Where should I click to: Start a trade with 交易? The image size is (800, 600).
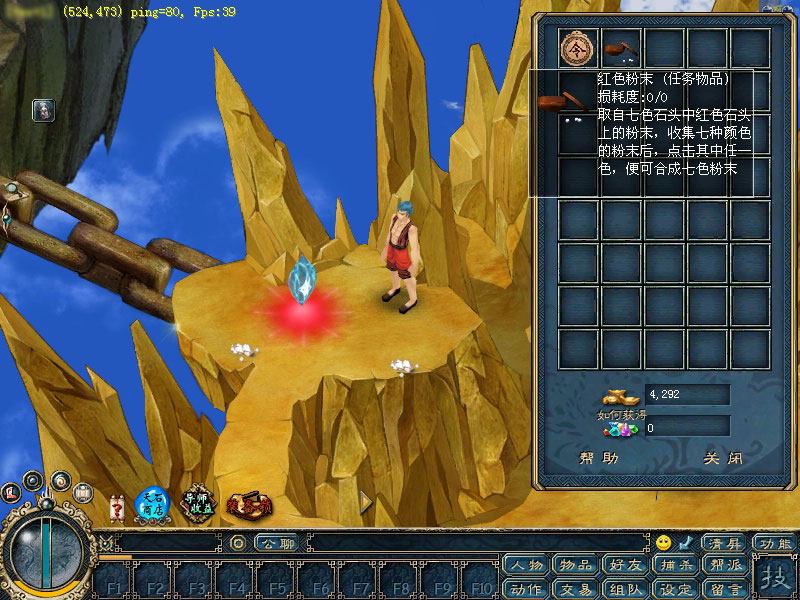[x=575, y=588]
